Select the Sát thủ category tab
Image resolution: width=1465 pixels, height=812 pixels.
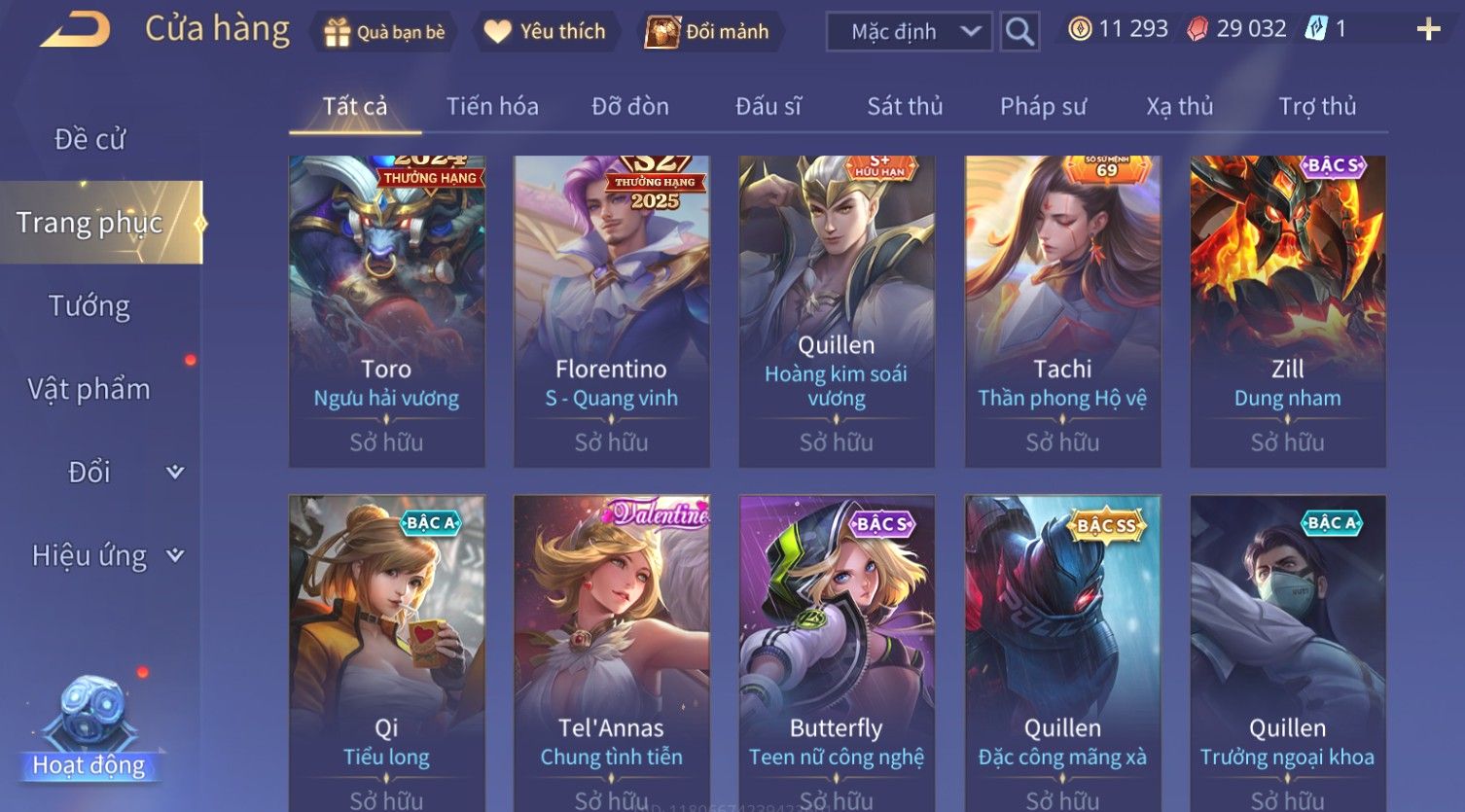pos(905,106)
